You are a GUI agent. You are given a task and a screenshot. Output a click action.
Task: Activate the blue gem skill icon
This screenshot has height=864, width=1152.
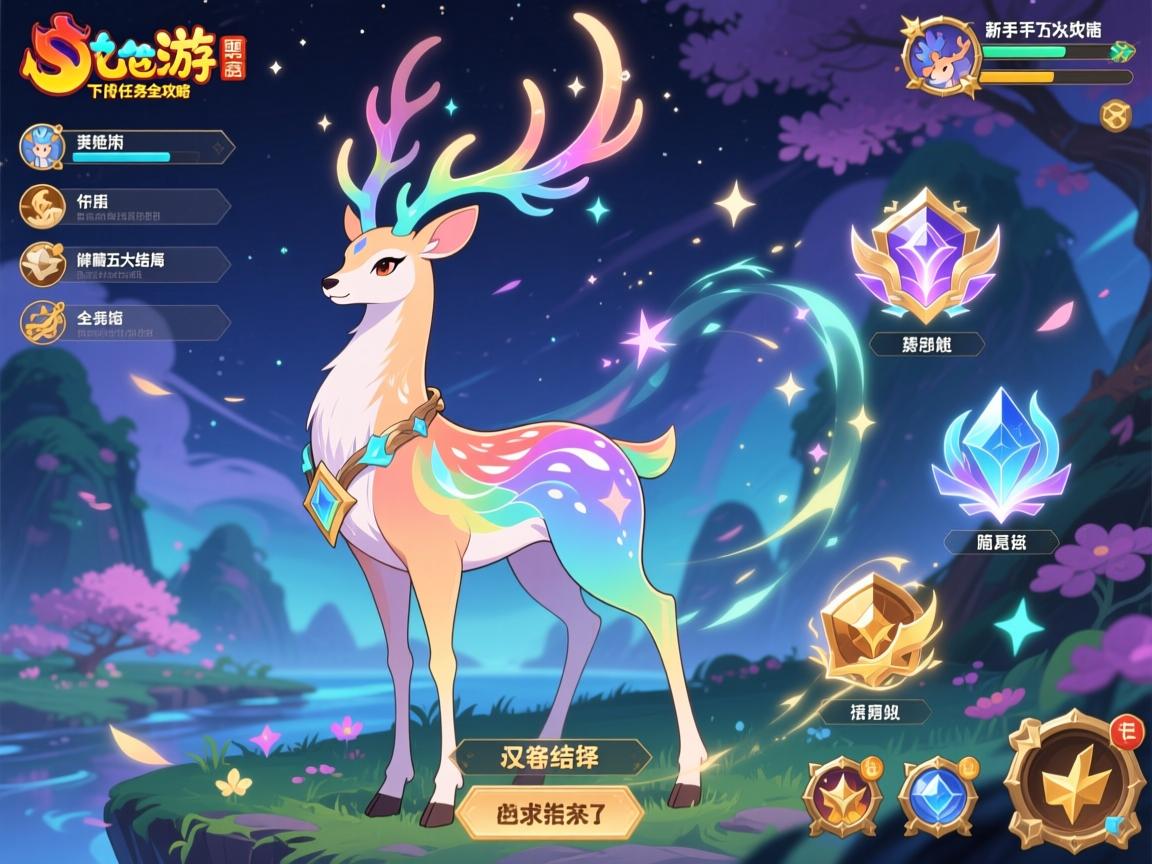(937, 796)
